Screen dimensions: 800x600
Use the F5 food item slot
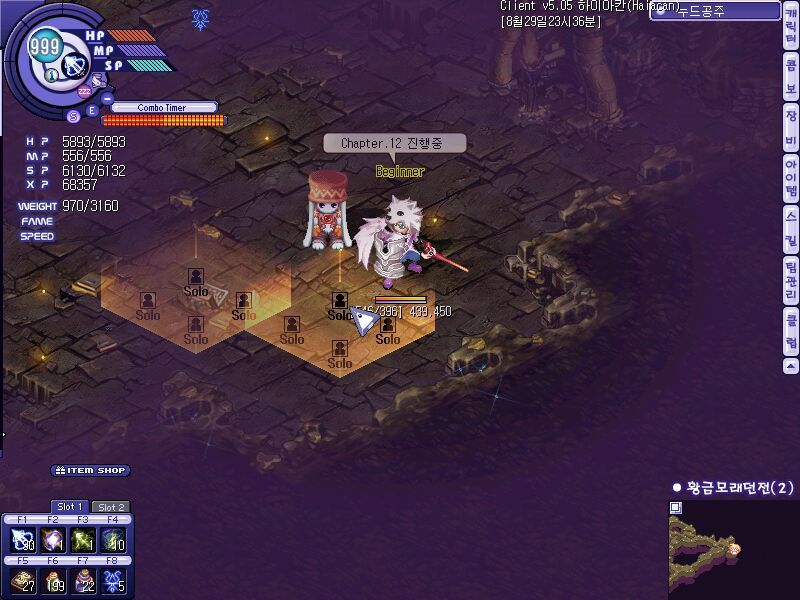[x=23, y=581]
